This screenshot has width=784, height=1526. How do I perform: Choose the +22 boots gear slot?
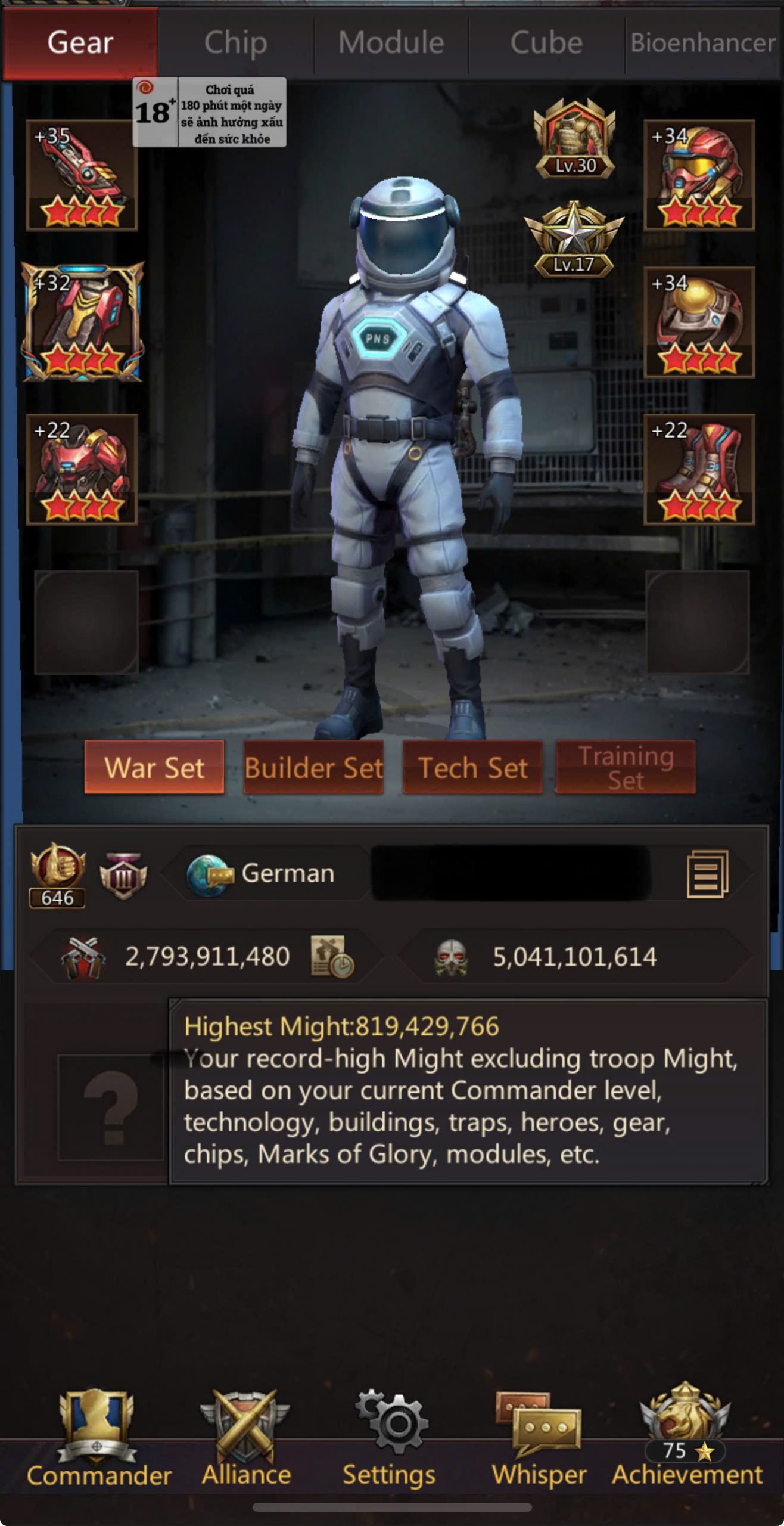coord(699,470)
